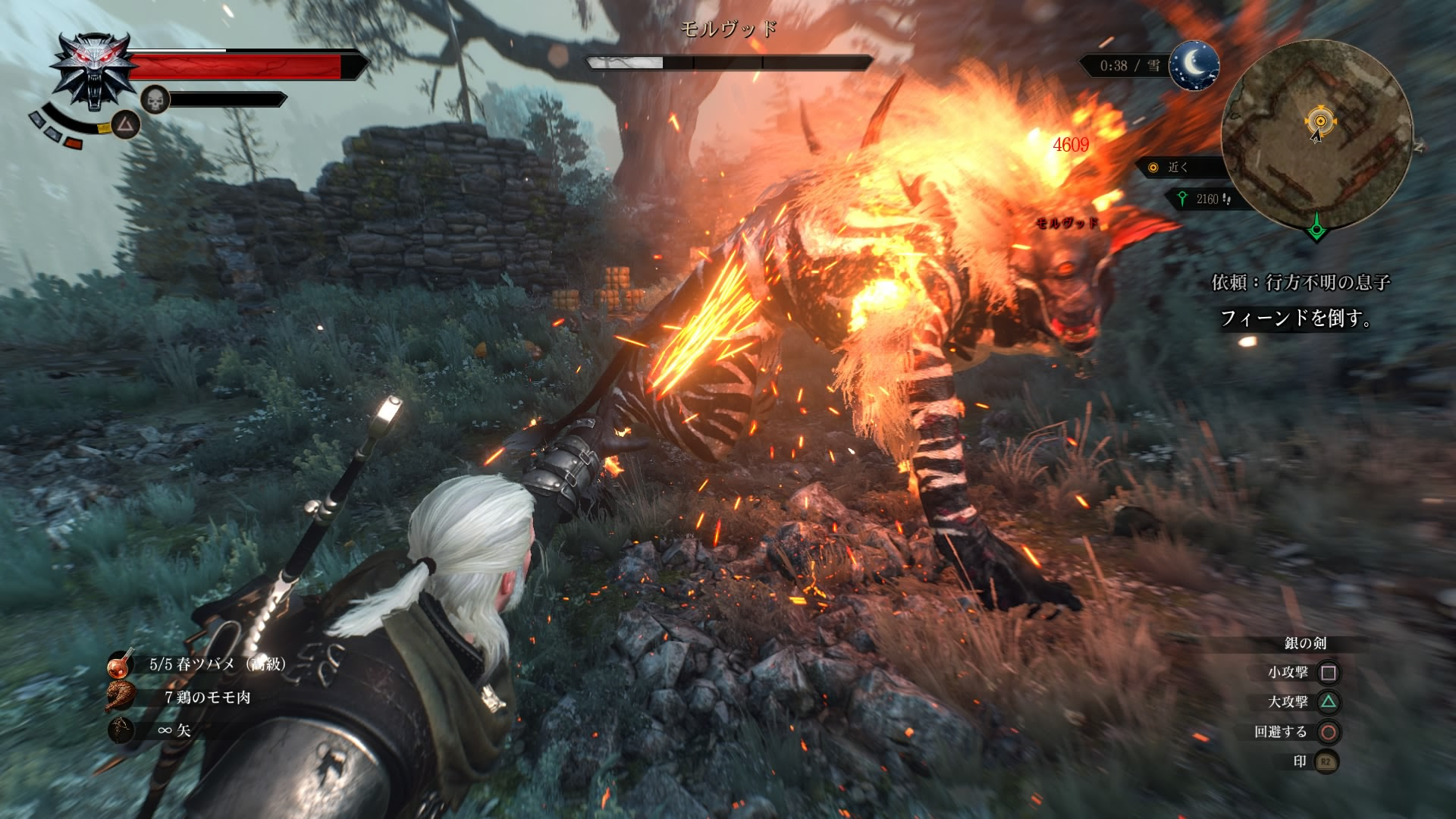The width and height of the screenshot is (1456, 819).
Task: Select the wolf medallion icon
Action: pyautogui.click(x=95, y=71)
